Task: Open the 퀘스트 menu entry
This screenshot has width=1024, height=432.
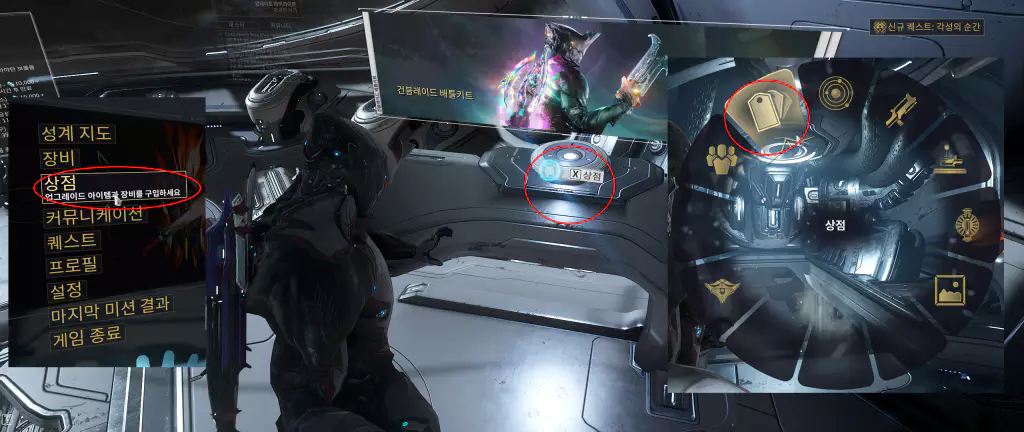Action: click(x=73, y=241)
